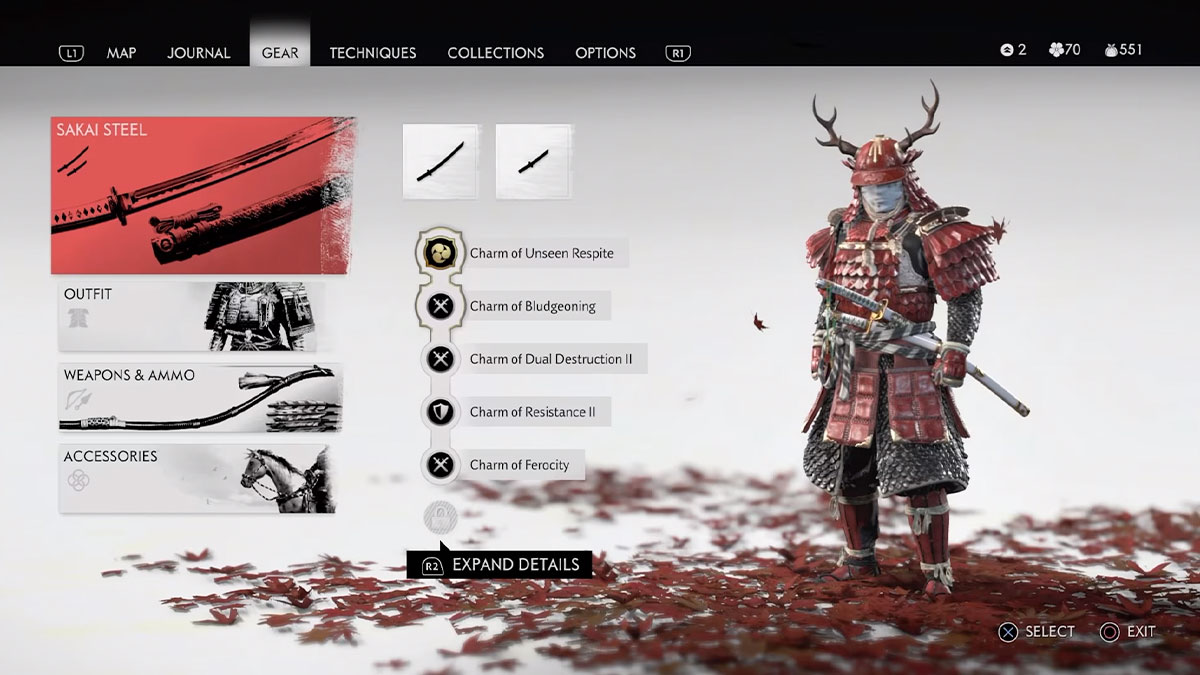Go to the Techniques tab
The image size is (1200, 675).
click(373, 53)
